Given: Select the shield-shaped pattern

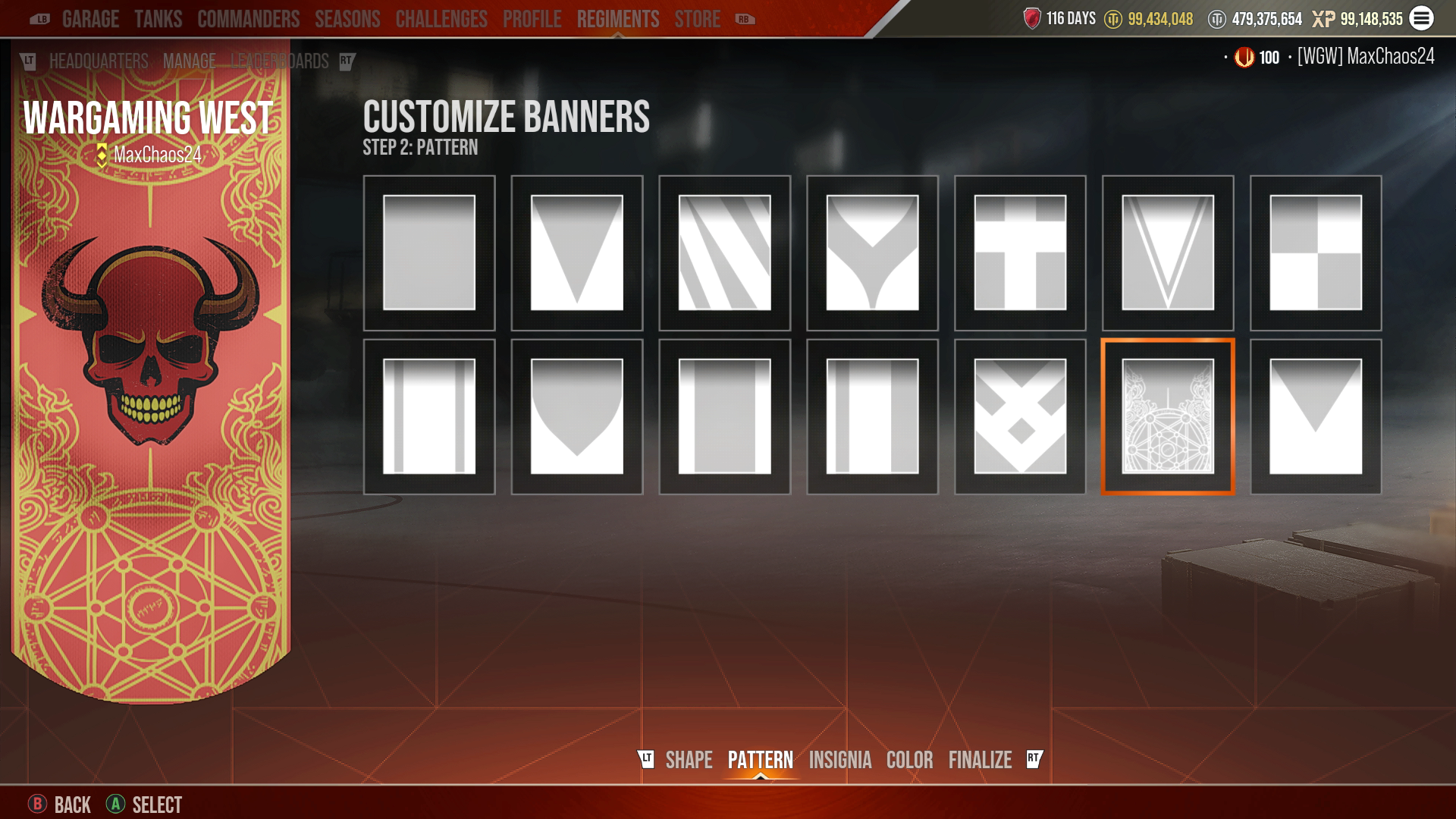Looking at the screenshot, I should click(576, 416).
